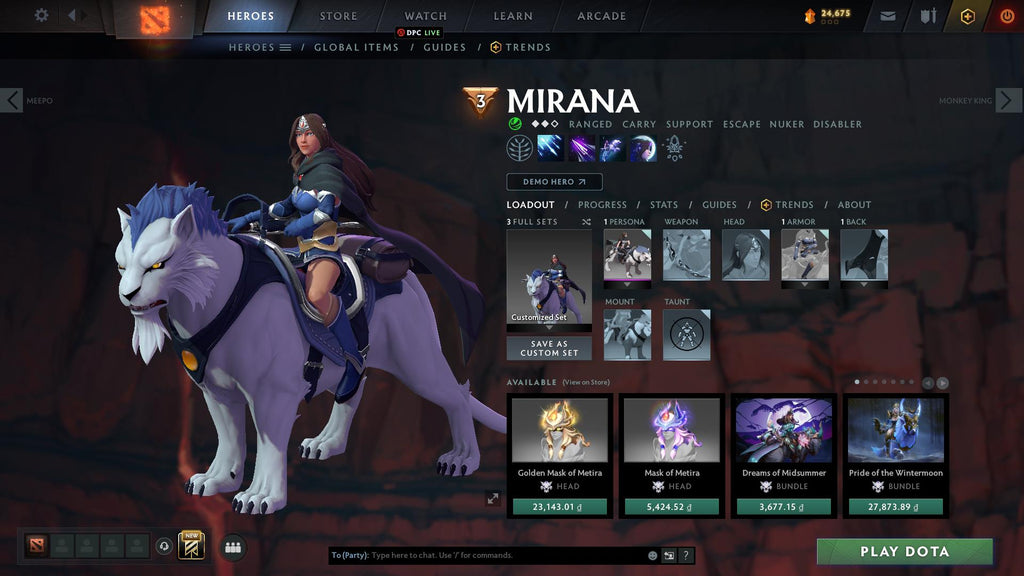
Task: Show Mirana's Stats tab
Action: [664, 205]
